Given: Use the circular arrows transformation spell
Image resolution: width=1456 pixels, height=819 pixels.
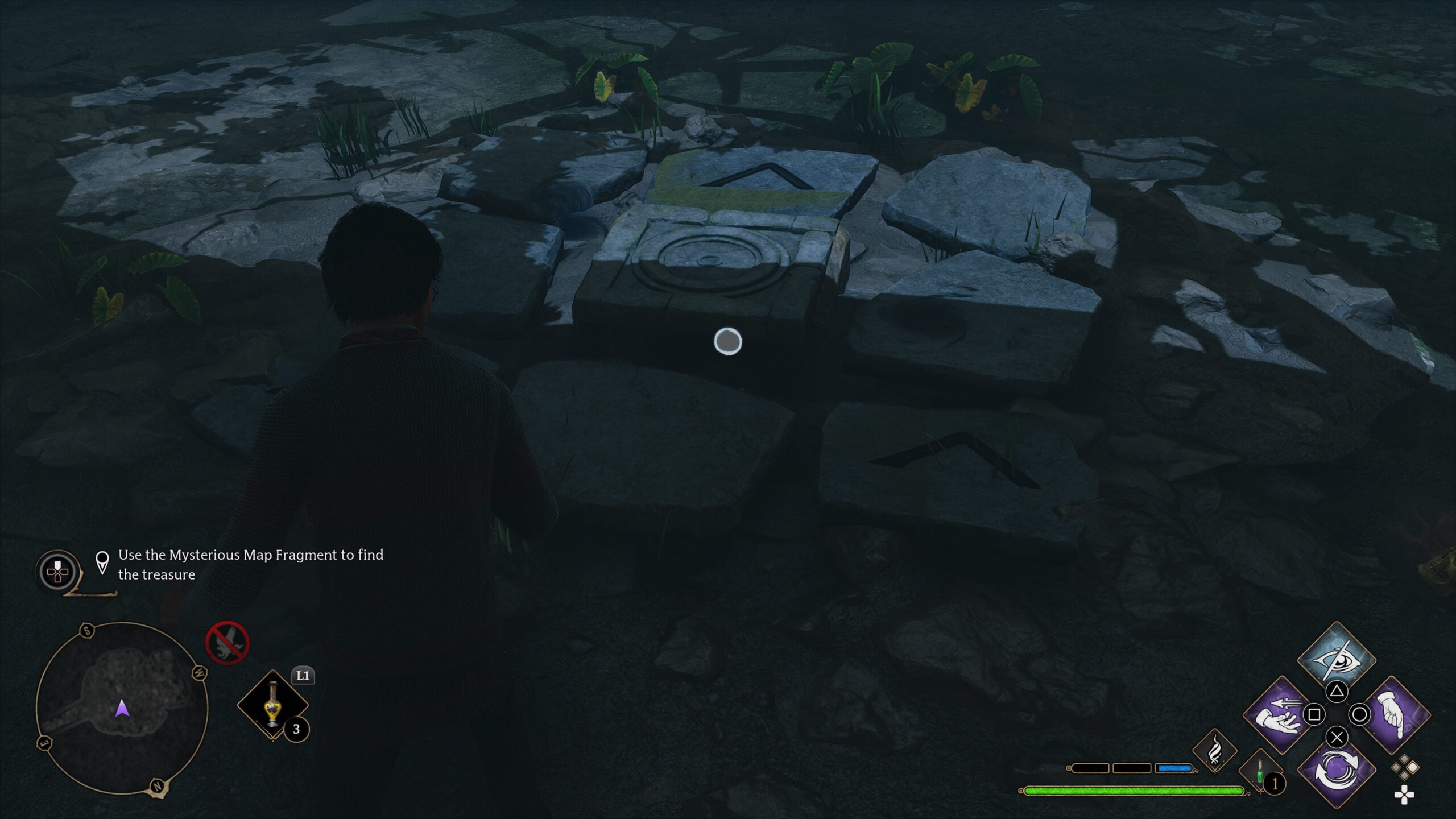Looking at the screenshot, I should click(1336, 771).
